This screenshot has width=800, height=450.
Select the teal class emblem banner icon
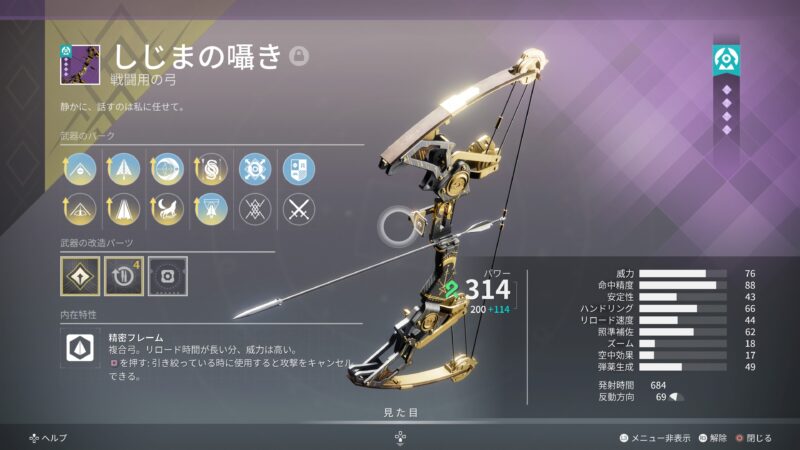[726, 60]
